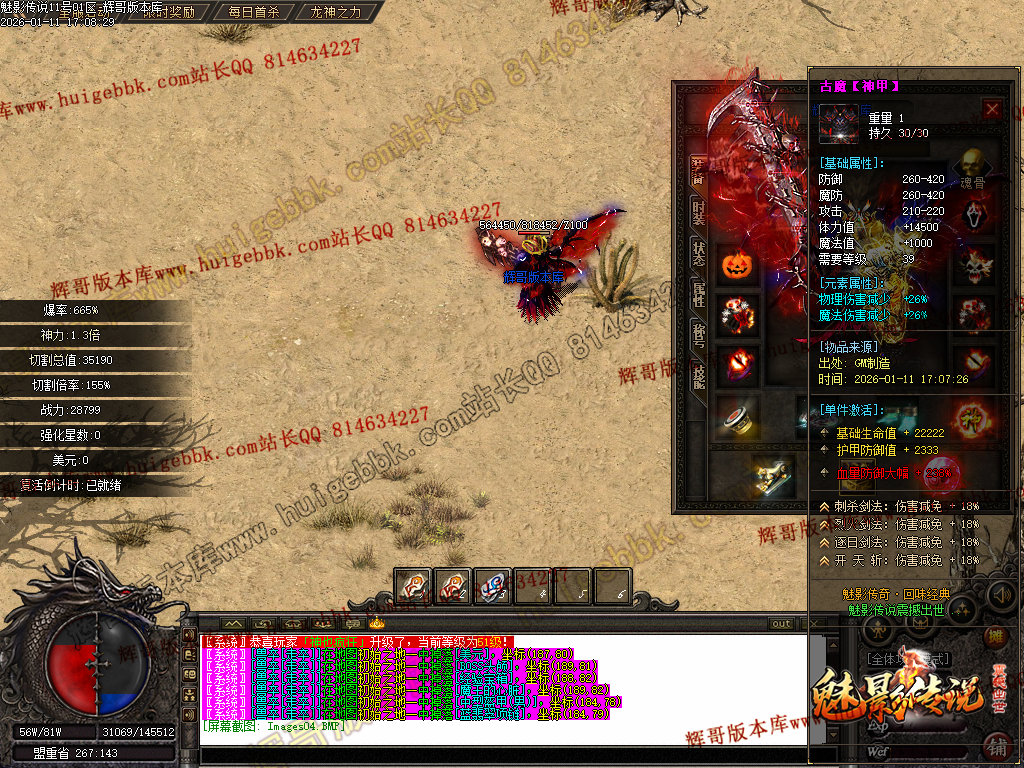
Task: Switch to the 时装 costume tab
Action: tap(699, 210)
